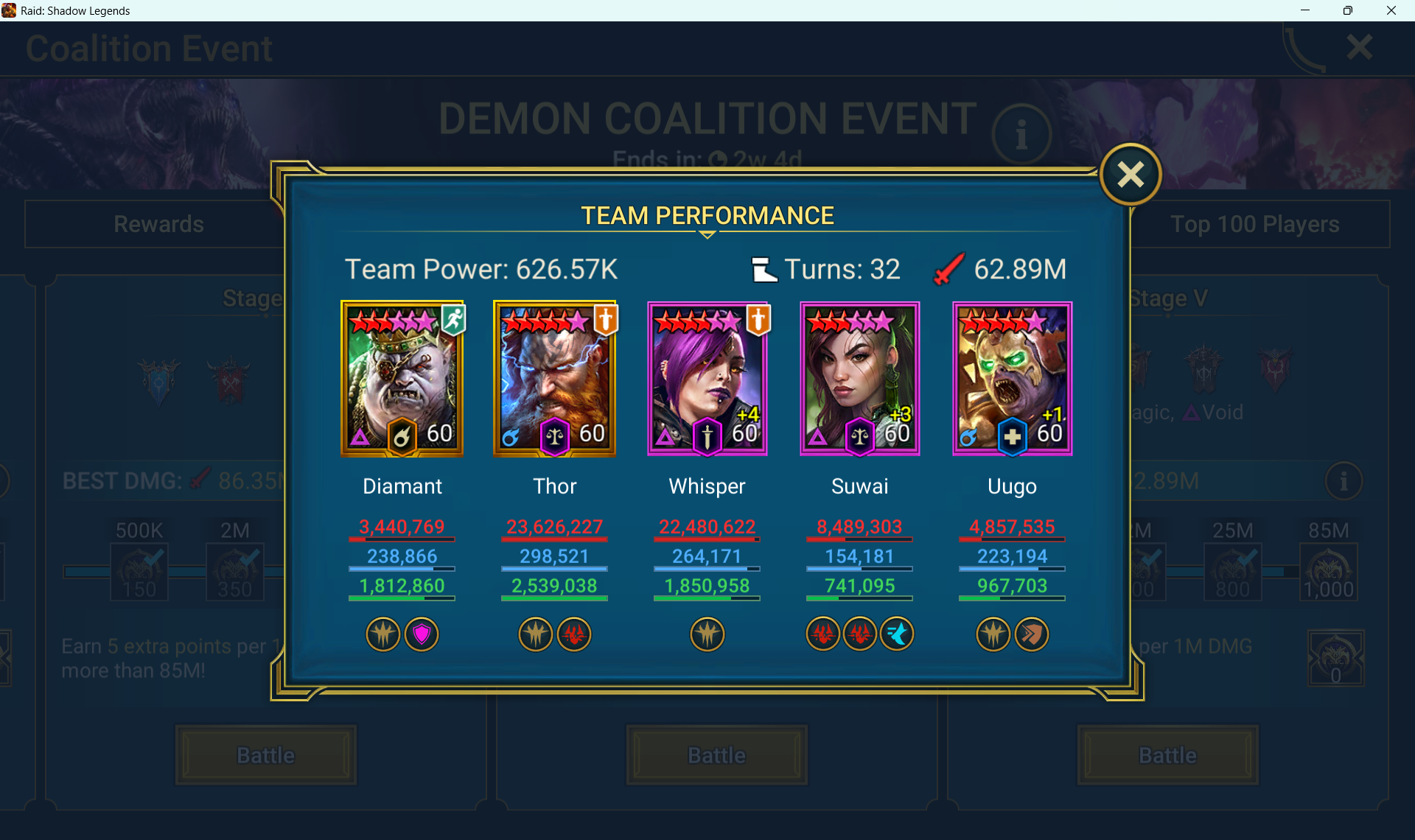This screenshot has height=840, width=1415.
Task: Inspect Thor's red demon mastery icon
Action: 574,634
